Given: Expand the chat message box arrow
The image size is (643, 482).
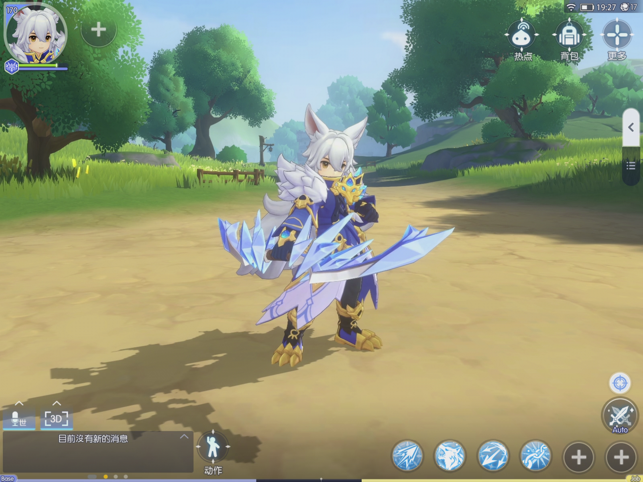Looking at the screenshot, I should 184,437.
